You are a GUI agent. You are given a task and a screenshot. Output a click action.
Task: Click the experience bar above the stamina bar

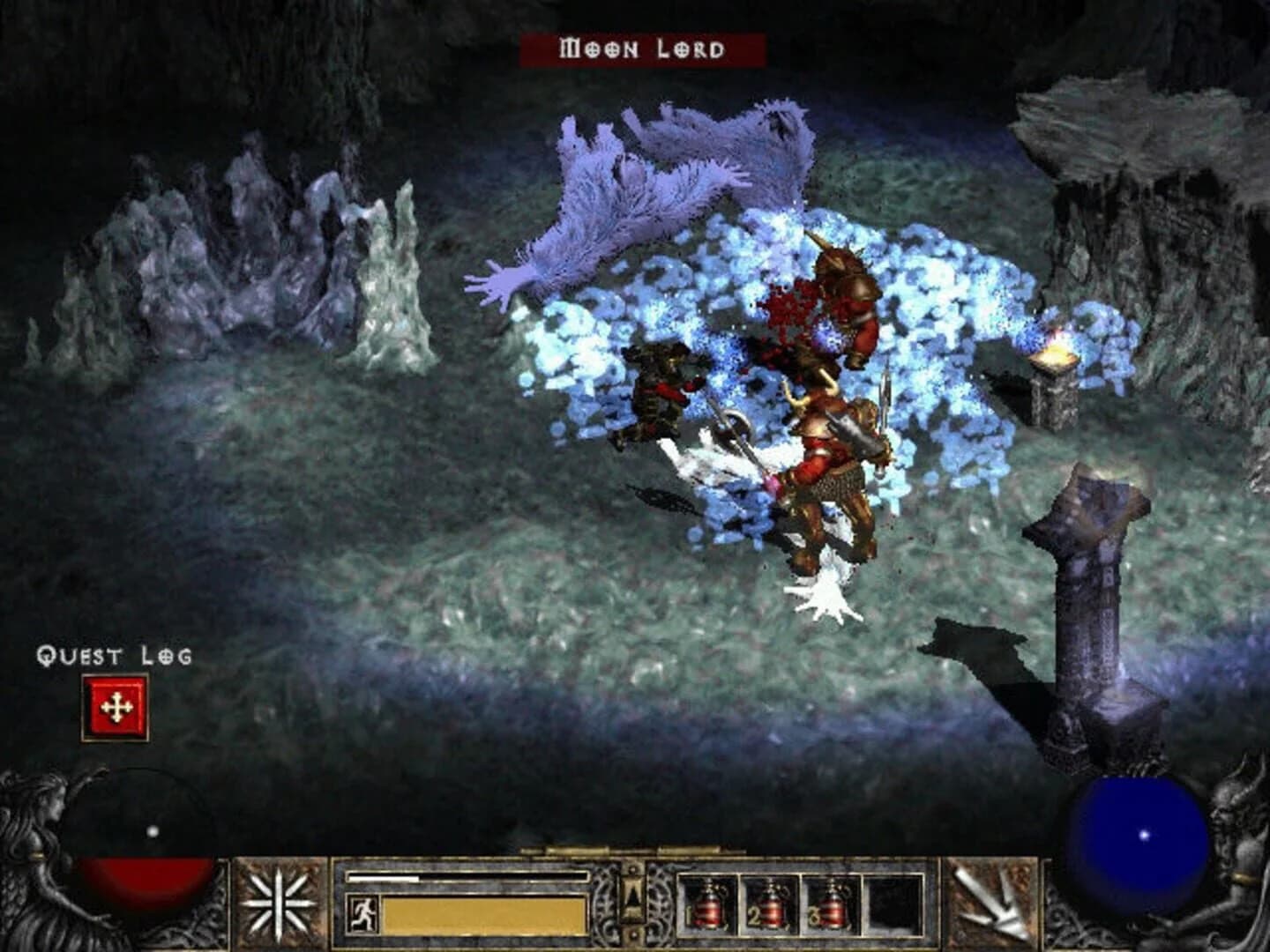tap(467, 877)
